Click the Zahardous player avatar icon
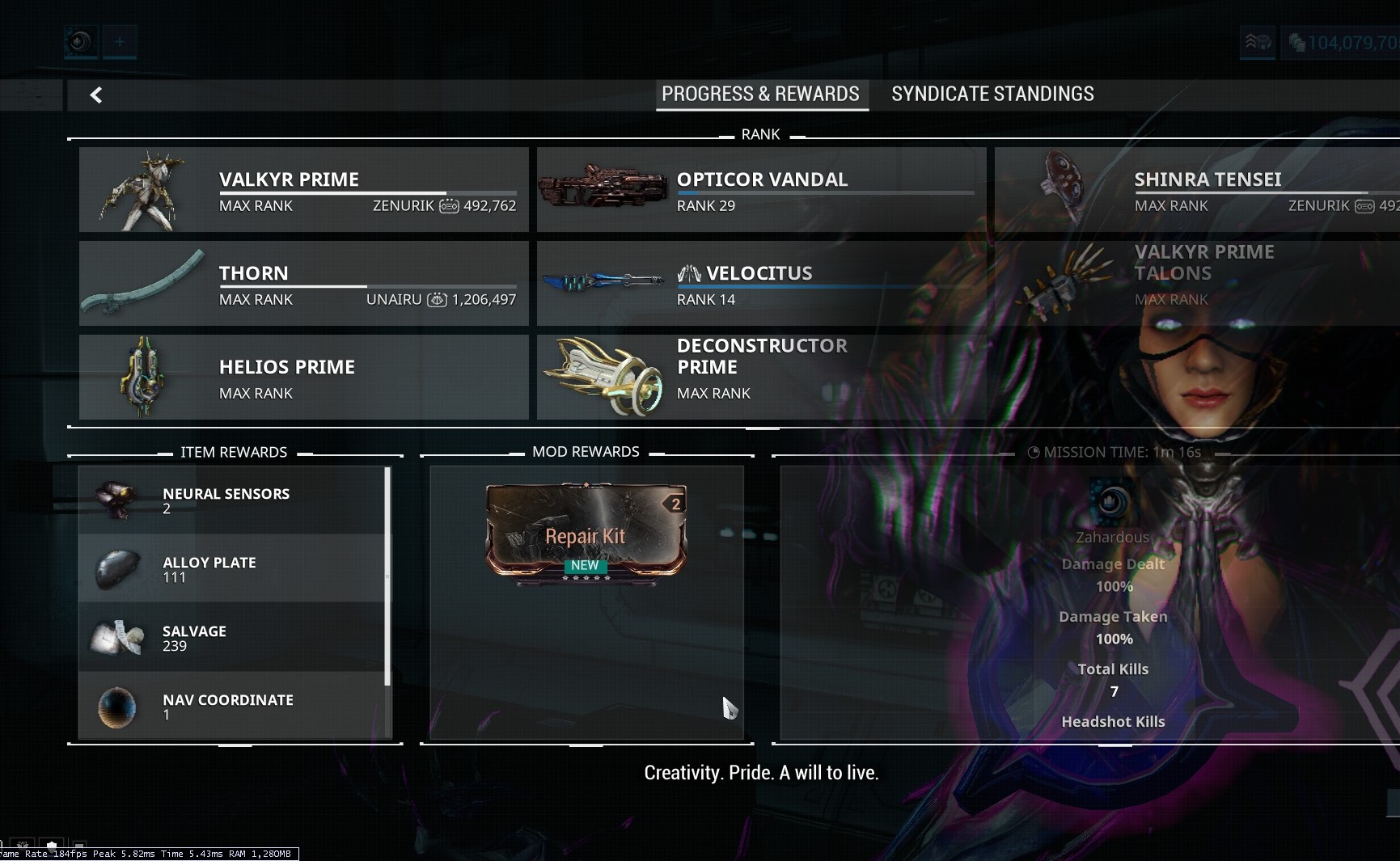 1111,503
